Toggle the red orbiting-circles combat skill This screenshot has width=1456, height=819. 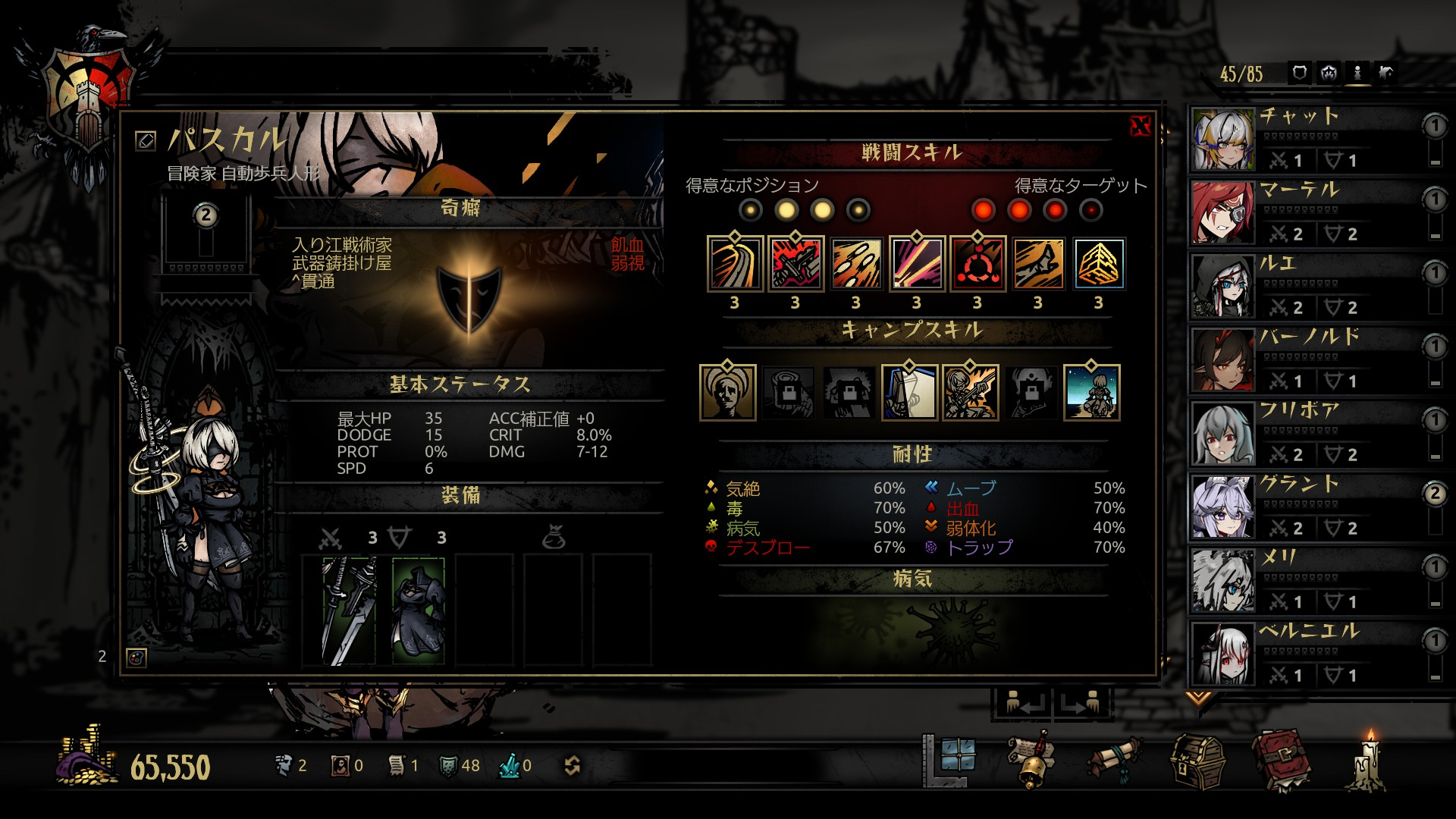pos(977,264)
